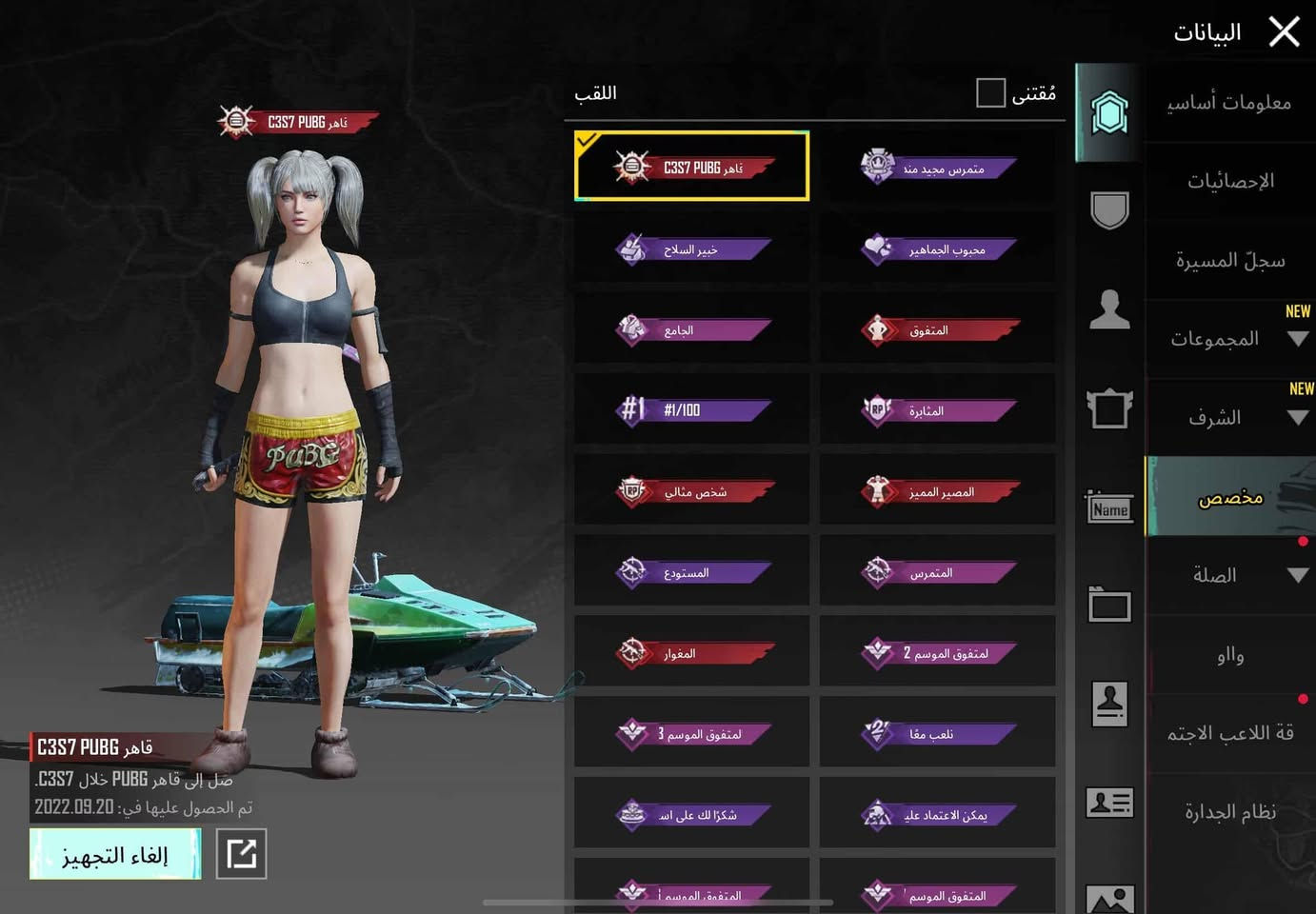The height and width of the screenshot is (914, 1316).
Task: Choose the نلعب معًا title
Action: coord(937,733)
